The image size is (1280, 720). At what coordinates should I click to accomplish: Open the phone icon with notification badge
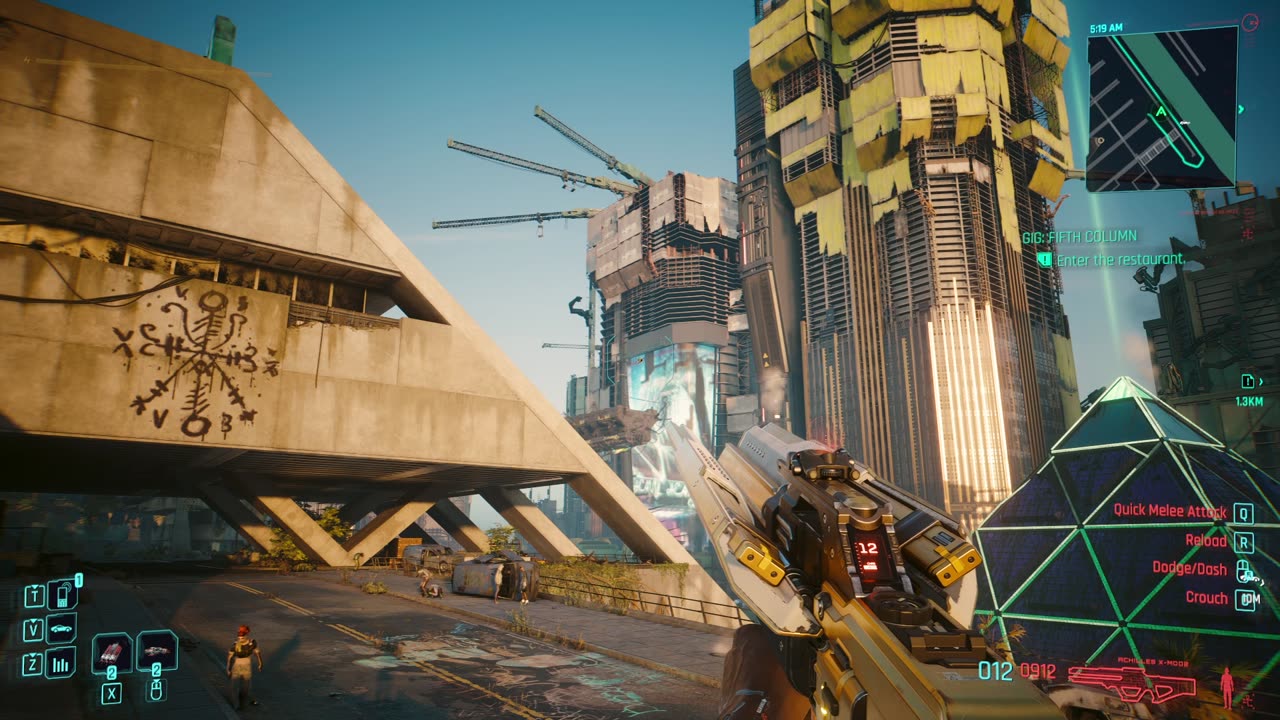click(62, 595)
